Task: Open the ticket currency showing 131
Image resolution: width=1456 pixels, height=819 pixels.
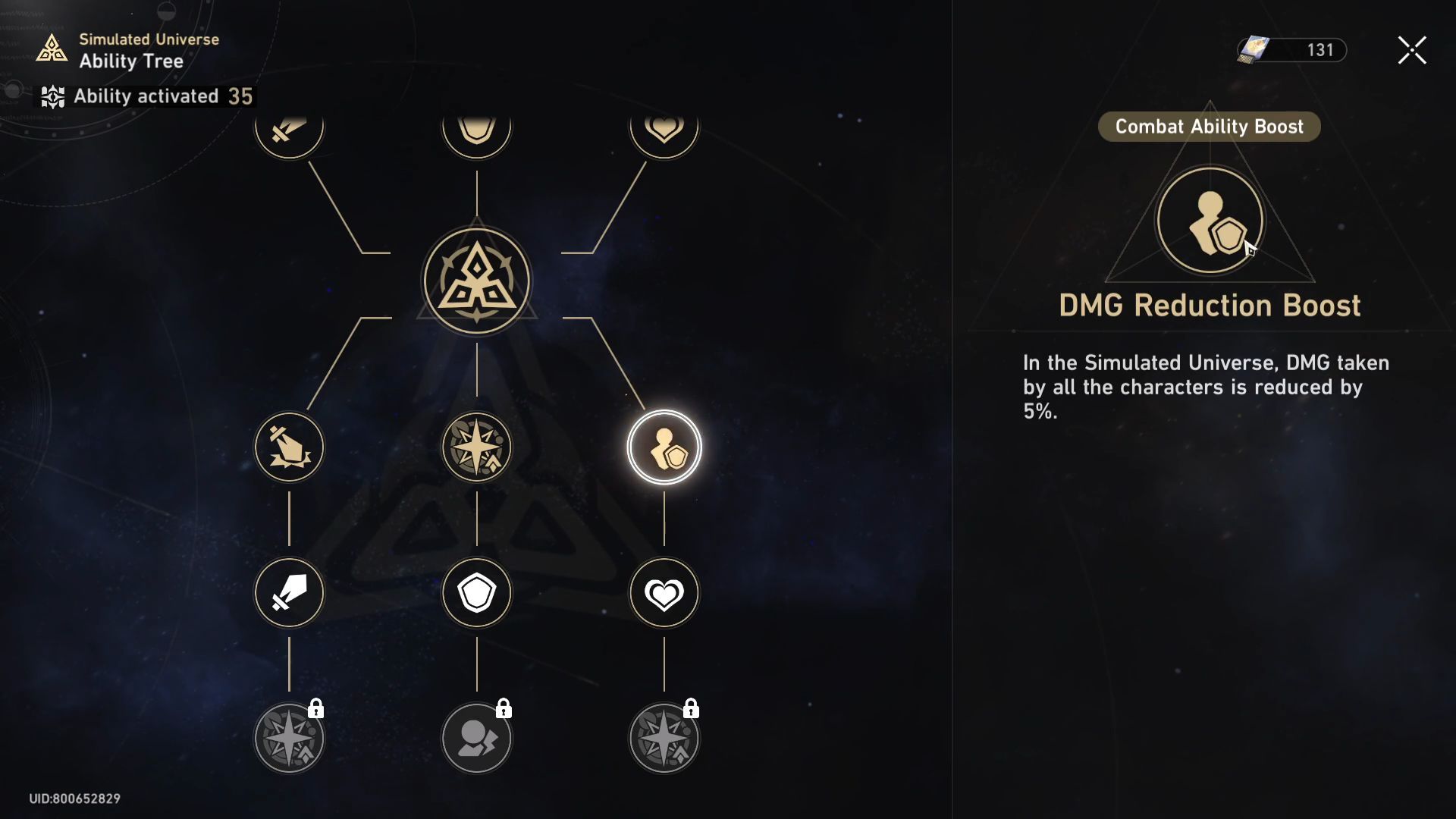Action: click(x=1291, y=50)
